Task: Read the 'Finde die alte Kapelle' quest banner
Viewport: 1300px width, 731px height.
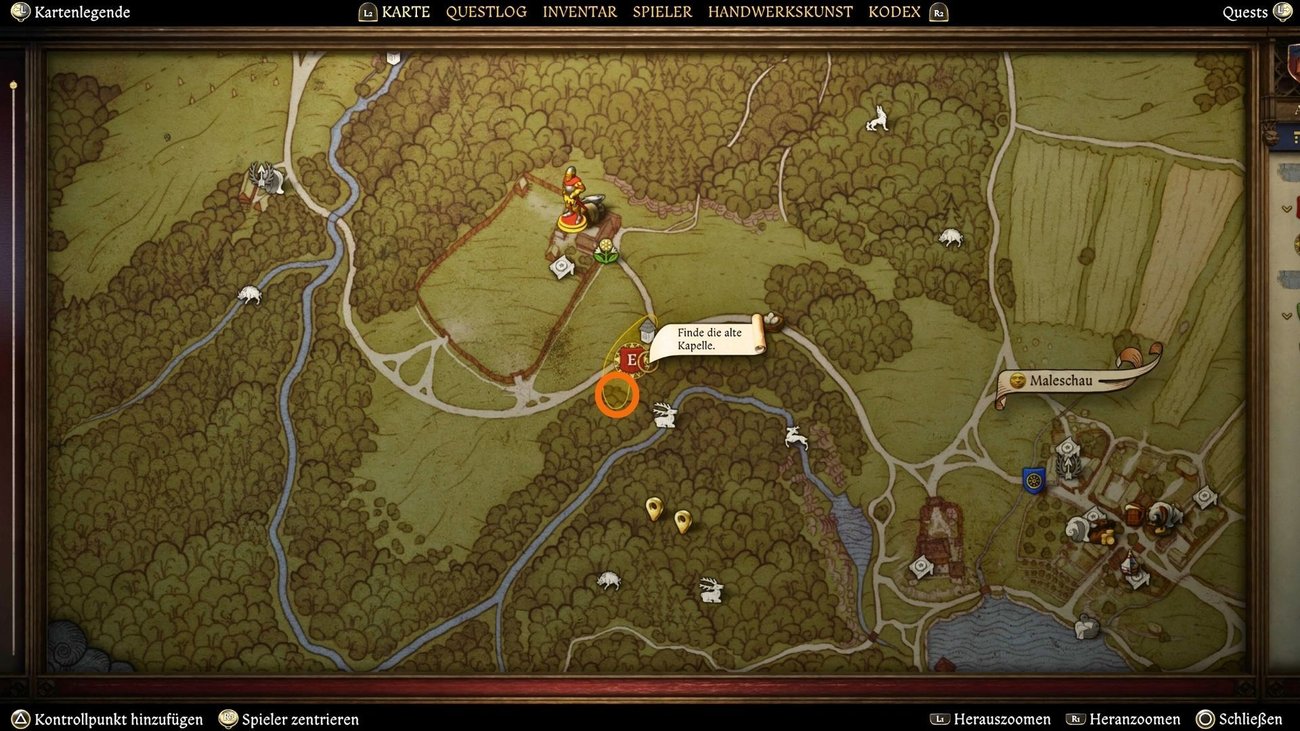Action: (706, 338)
